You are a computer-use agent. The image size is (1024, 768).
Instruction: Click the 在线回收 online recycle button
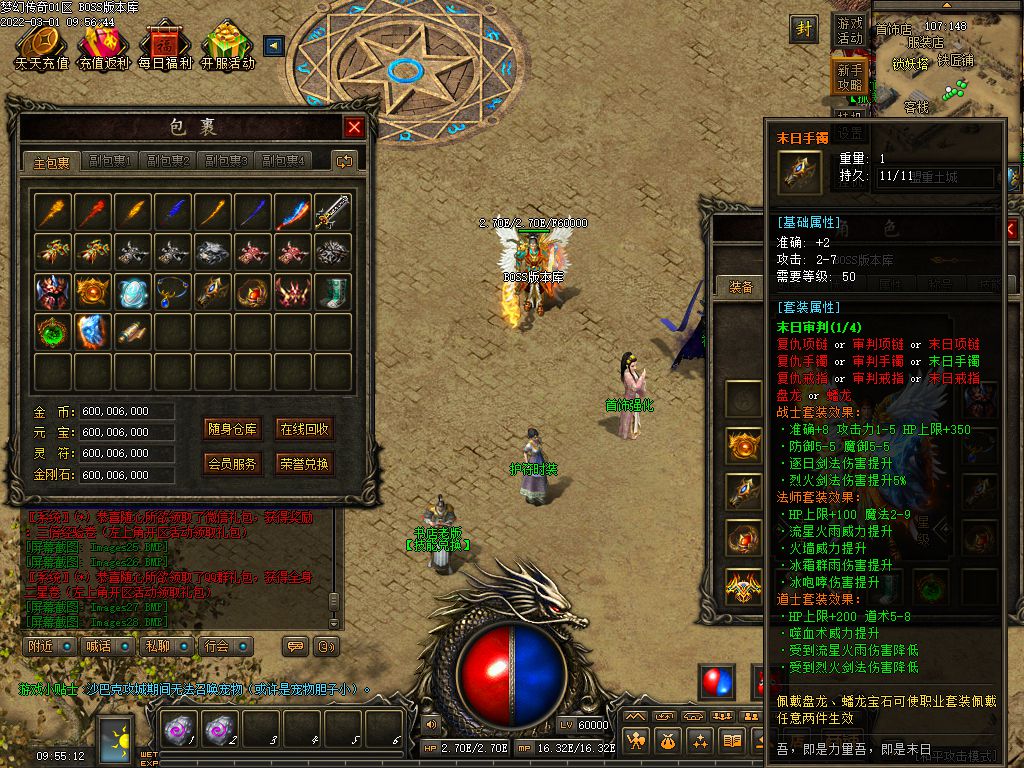(x=304, y=429)
